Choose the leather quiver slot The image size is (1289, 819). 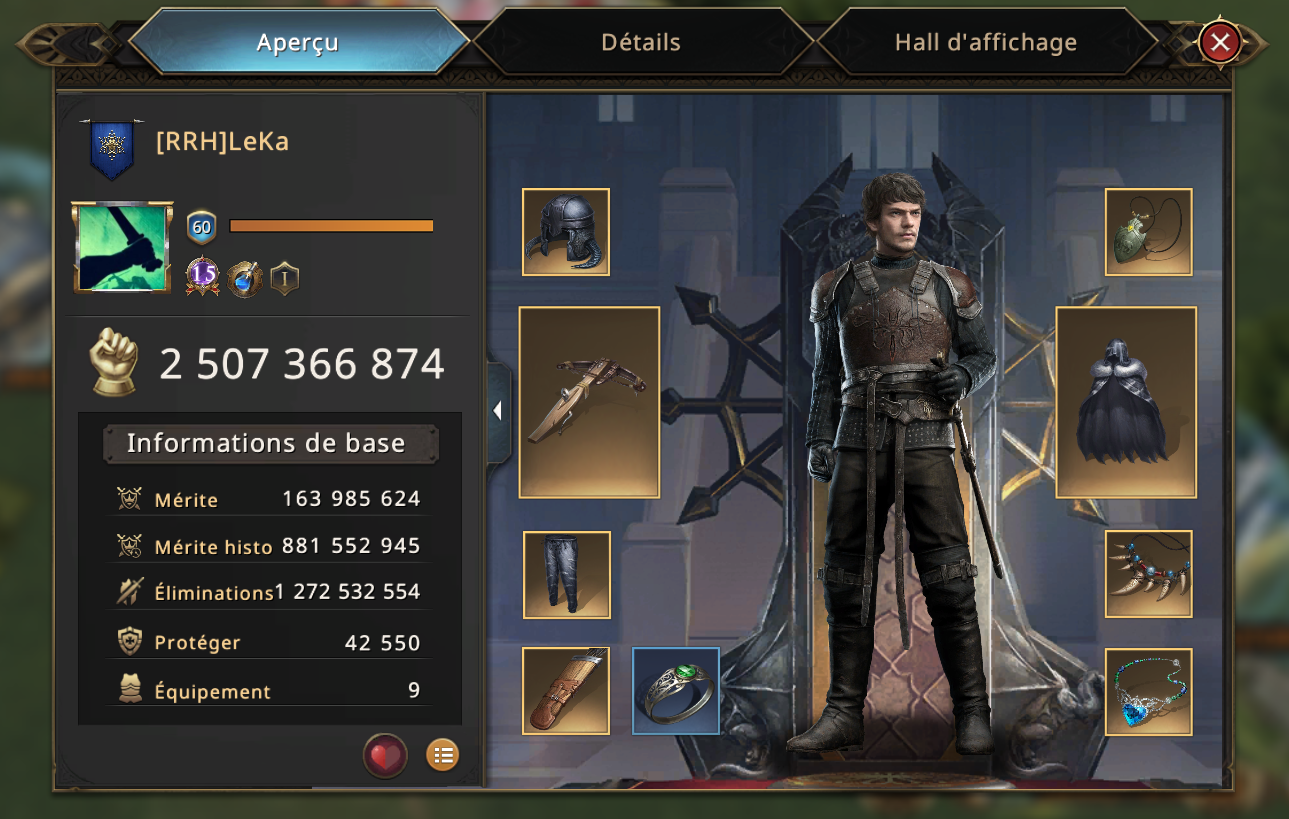(566, 691)
